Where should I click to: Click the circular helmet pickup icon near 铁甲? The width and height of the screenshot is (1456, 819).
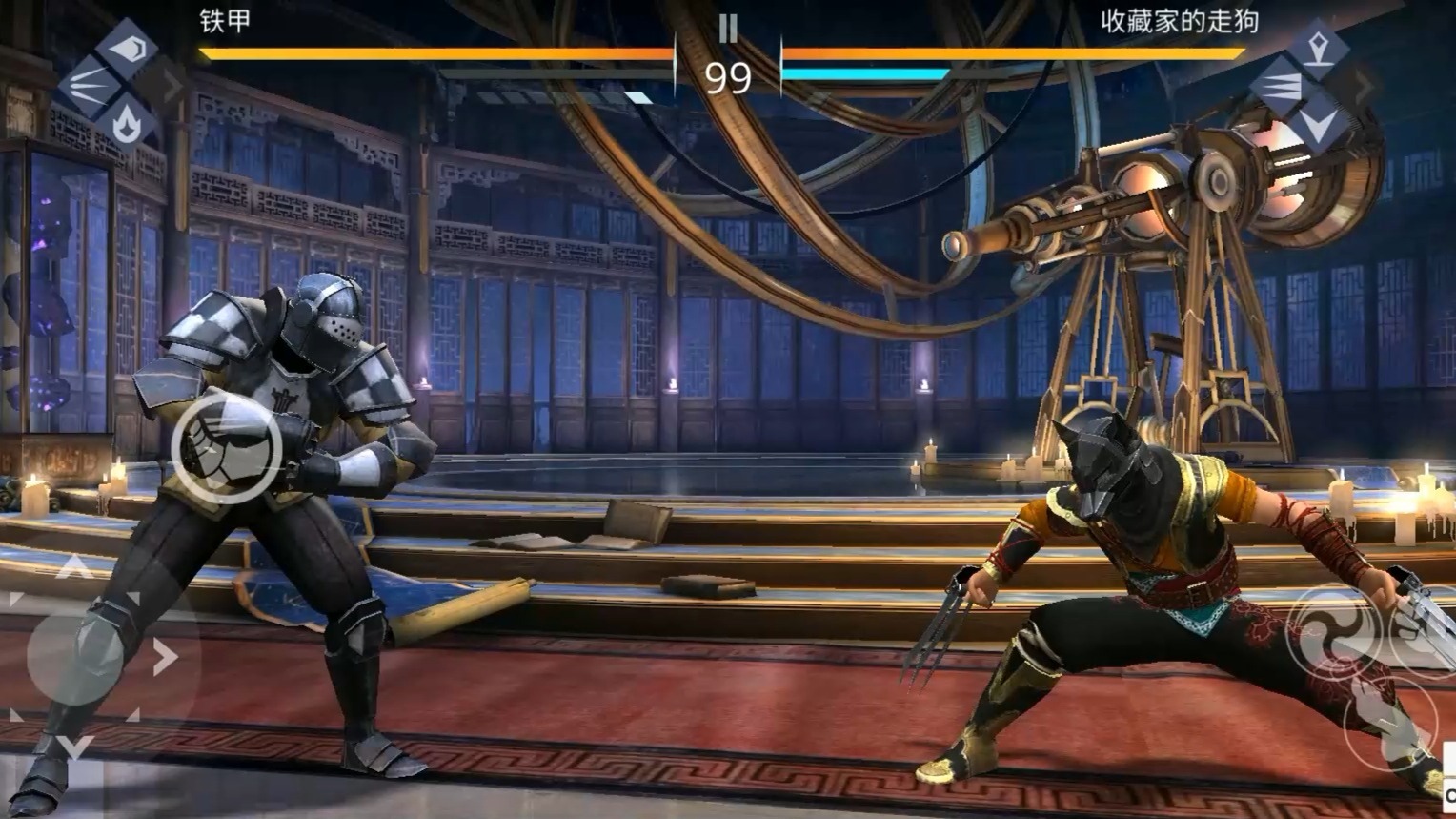(229, 446)
